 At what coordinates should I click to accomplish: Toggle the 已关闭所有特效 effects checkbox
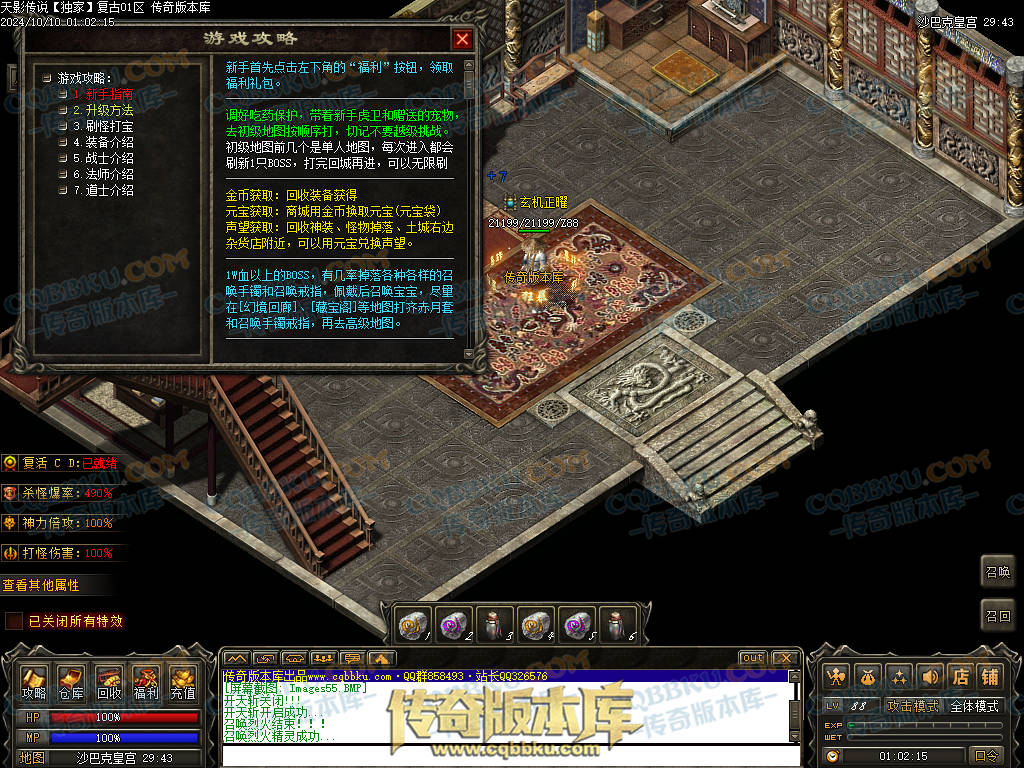14,621
